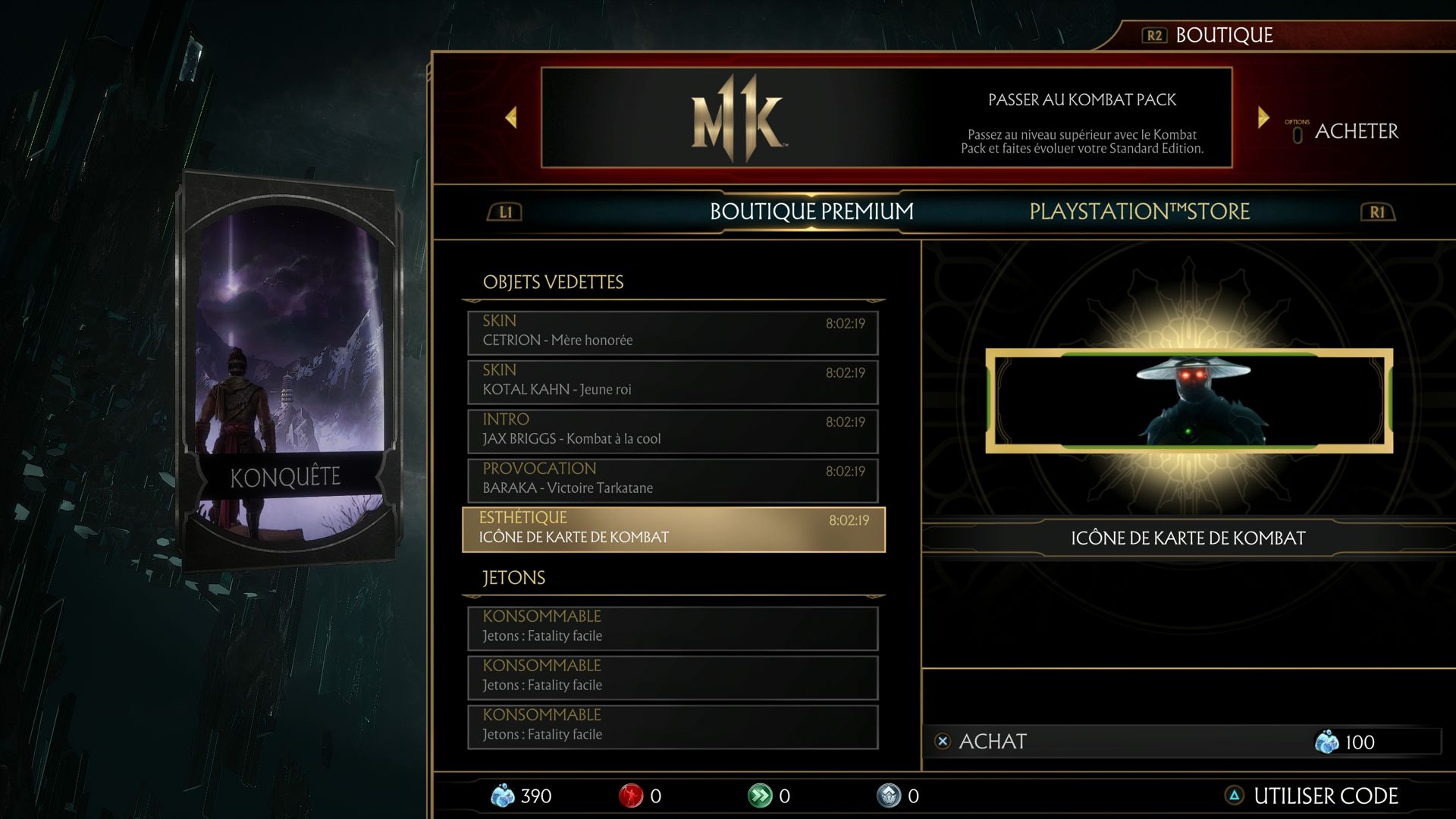
Task: Click the X icon beside ACHAT
Action: click(x=943, y=742)
